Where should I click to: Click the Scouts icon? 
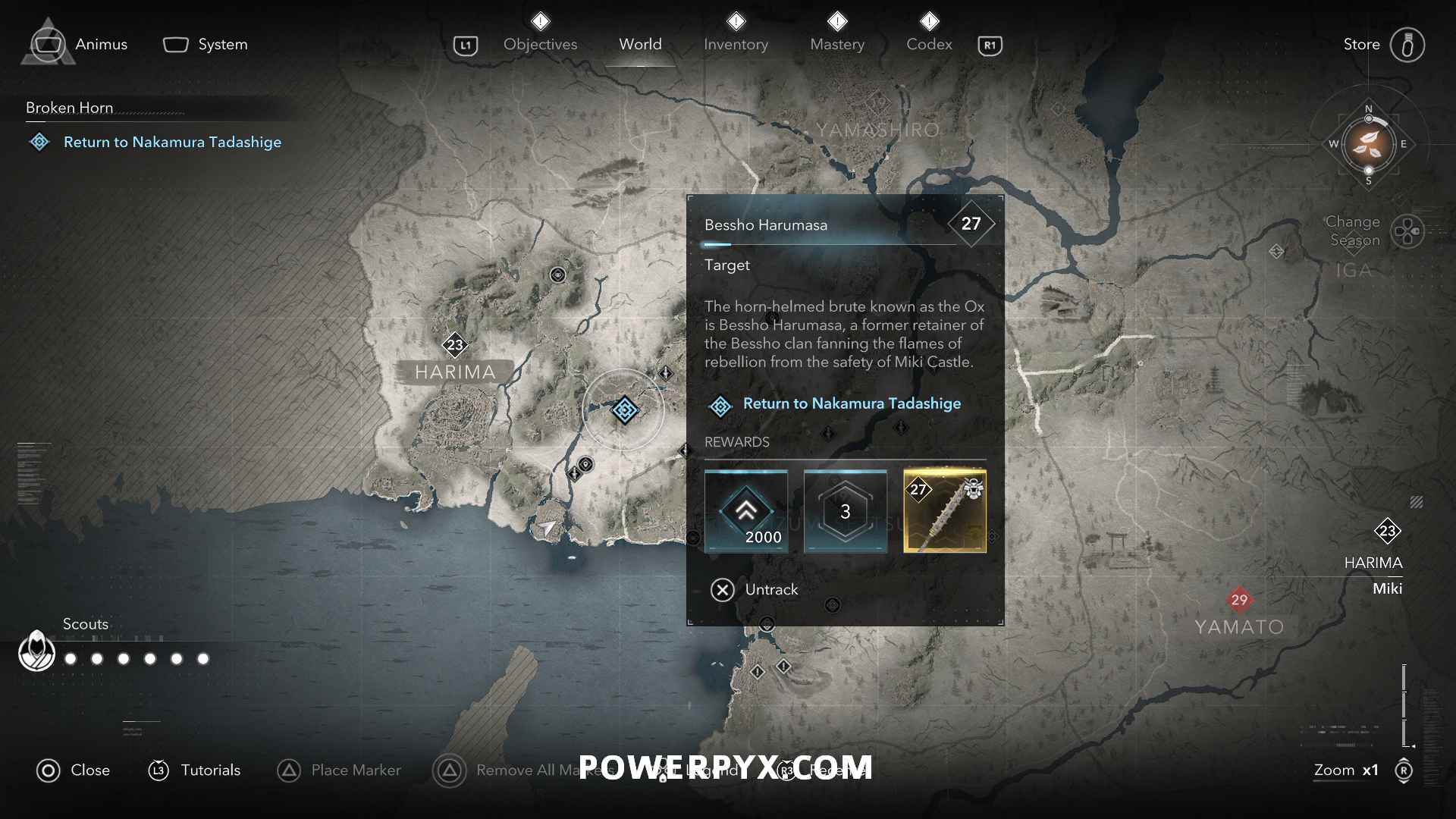[36, 651]
